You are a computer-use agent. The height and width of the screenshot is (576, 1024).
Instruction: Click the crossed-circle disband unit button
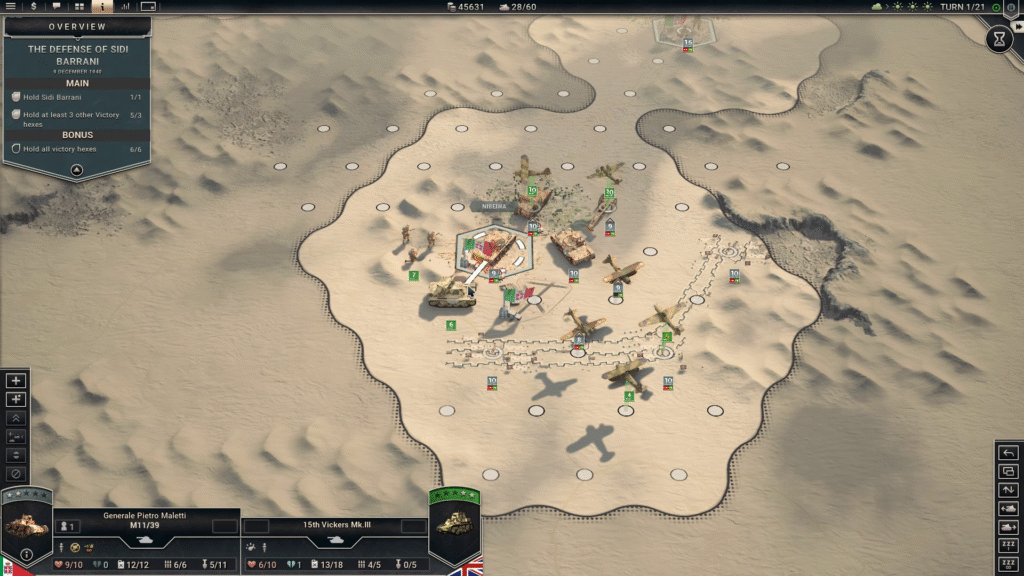[15, 473]
